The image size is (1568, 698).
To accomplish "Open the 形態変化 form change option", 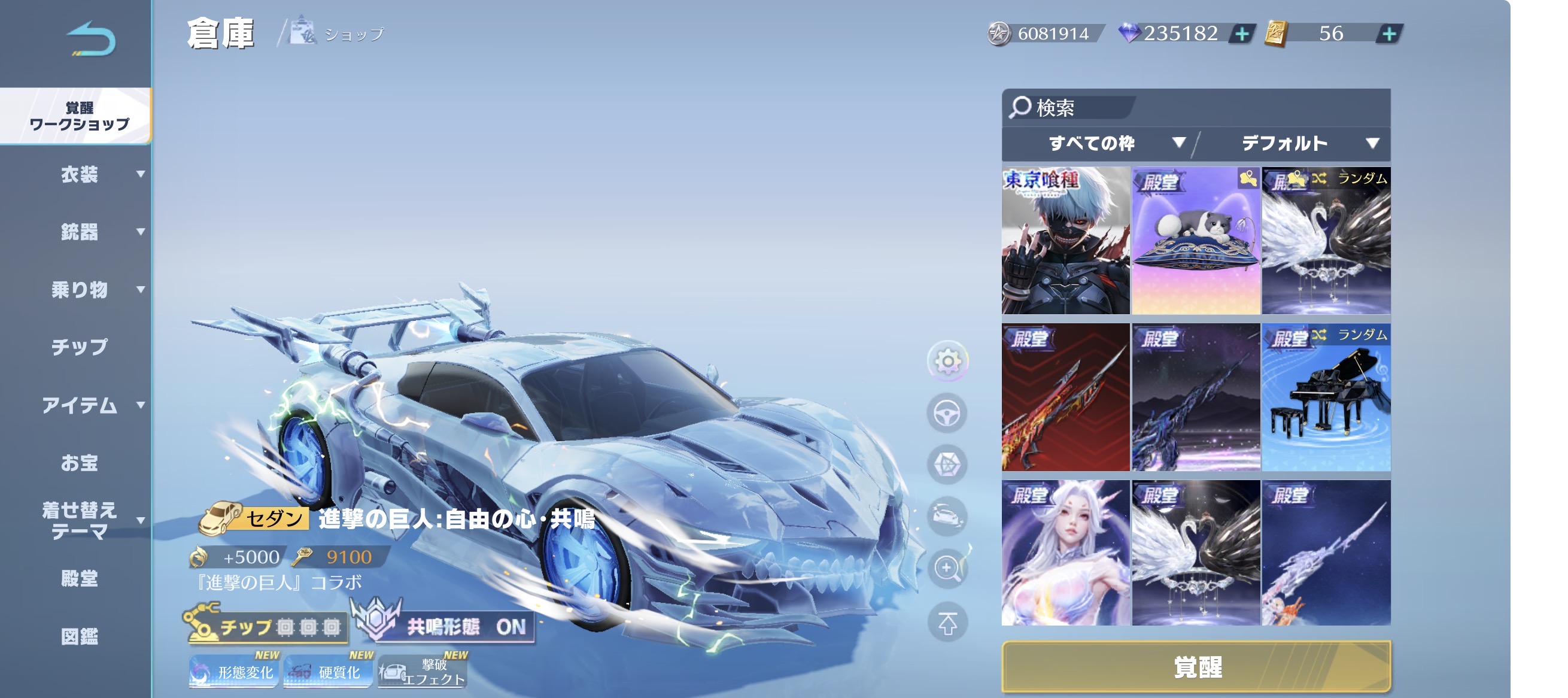I will [235, 671].
